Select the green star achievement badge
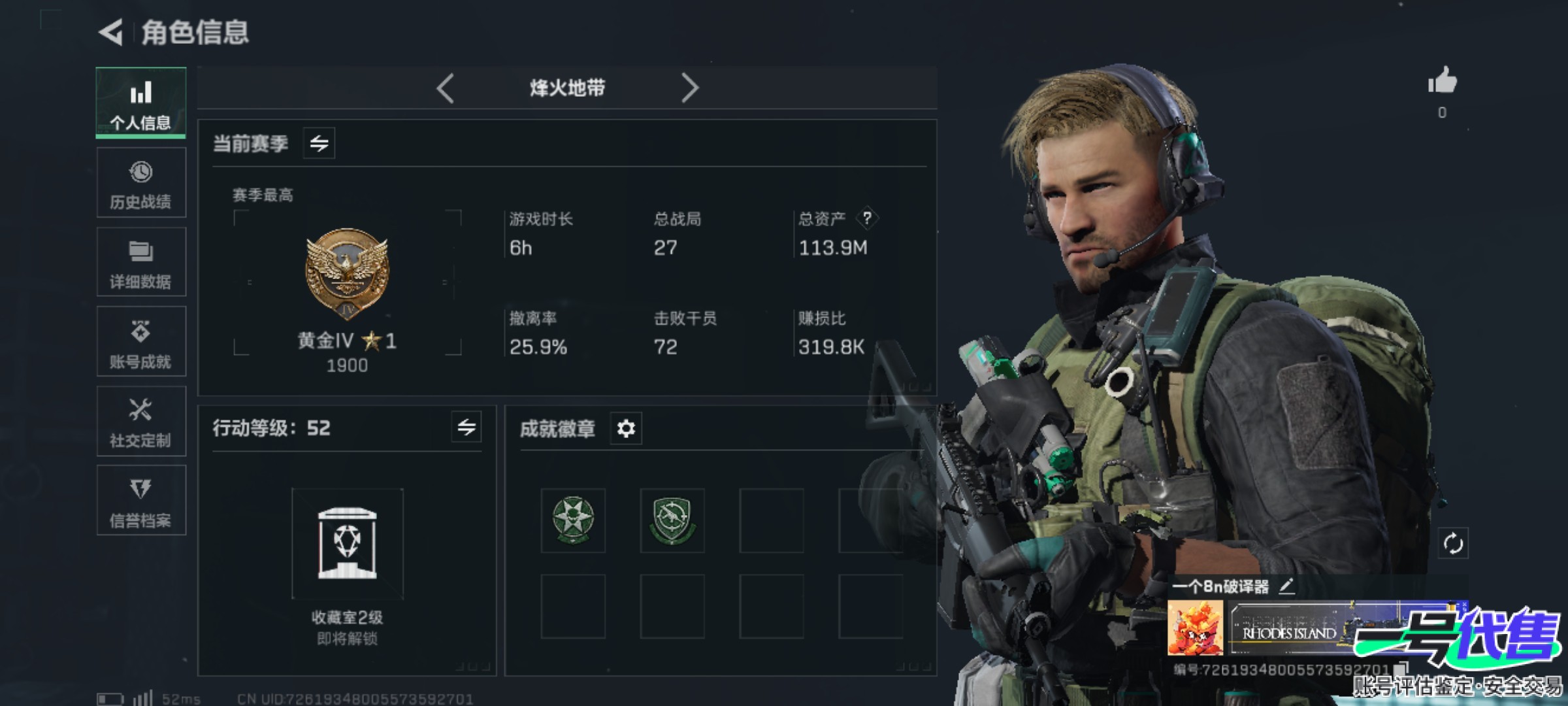 [x=573, y=520]
